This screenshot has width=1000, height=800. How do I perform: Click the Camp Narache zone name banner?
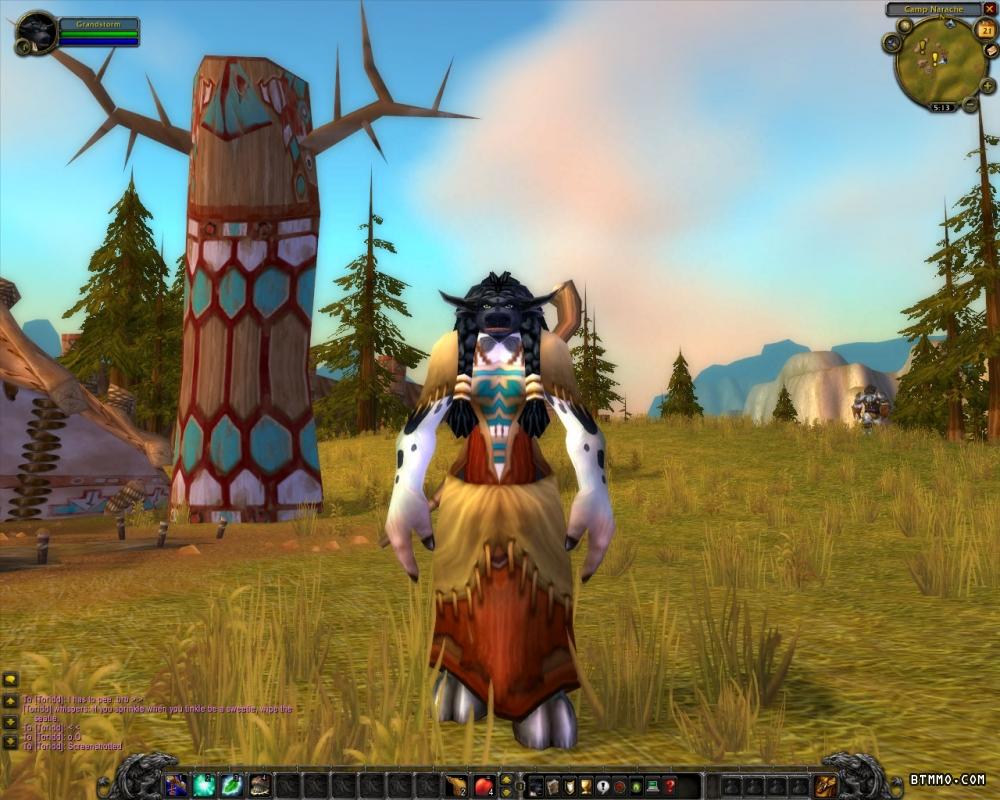pyautogui.click(x=933, y=9)
